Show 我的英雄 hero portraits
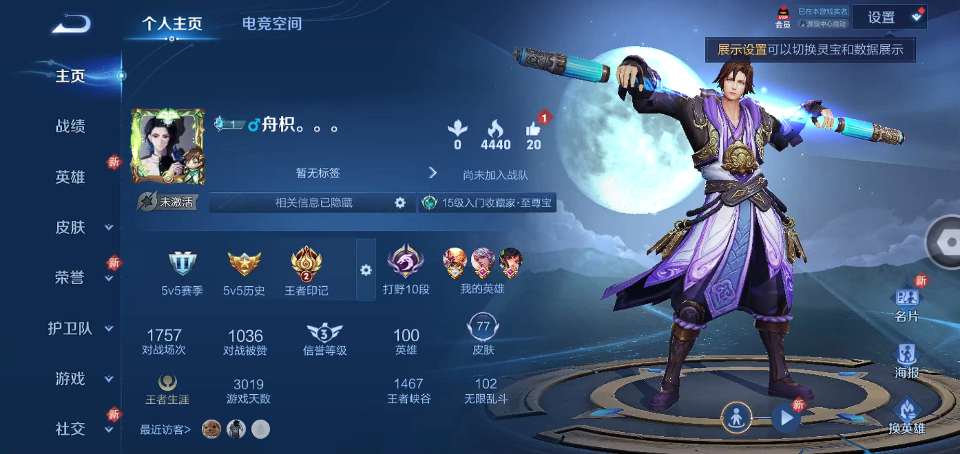 tap(482, 270)
